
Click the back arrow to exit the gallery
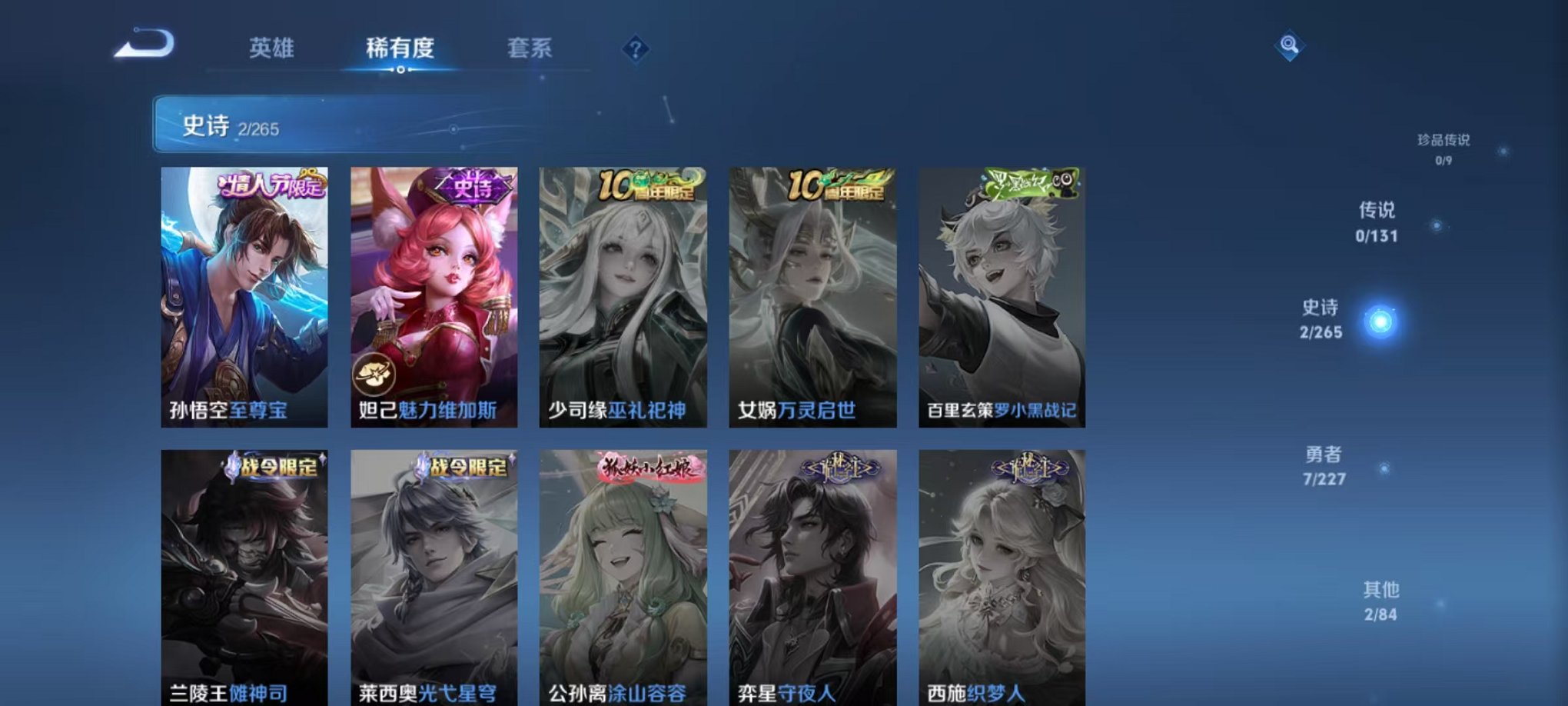142,44
